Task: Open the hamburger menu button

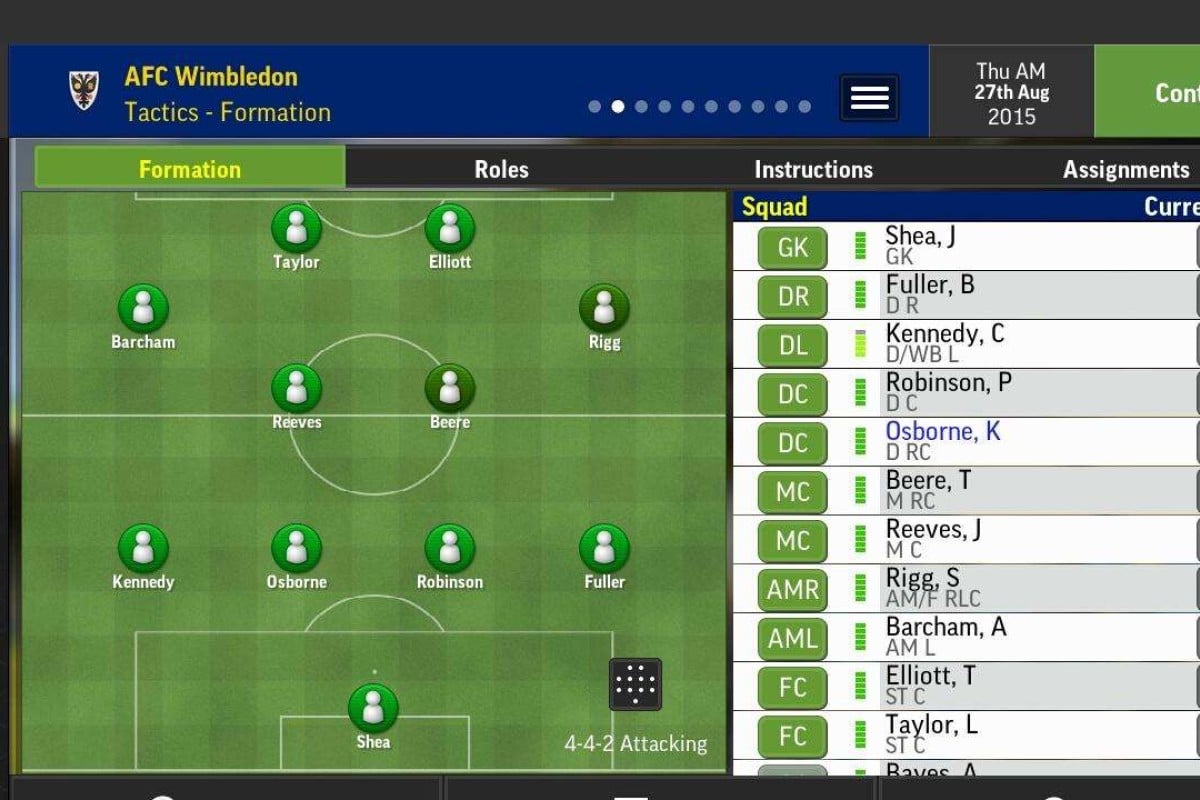Action: pos(869,98)
